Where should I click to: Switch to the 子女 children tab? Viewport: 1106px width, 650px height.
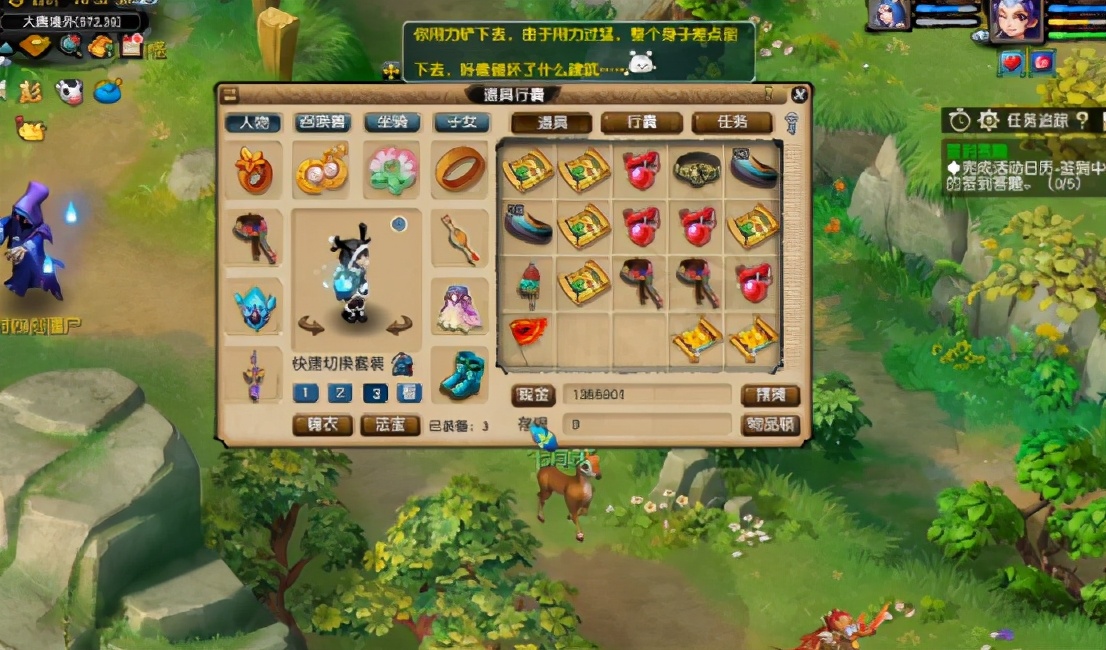coord(461,123)
